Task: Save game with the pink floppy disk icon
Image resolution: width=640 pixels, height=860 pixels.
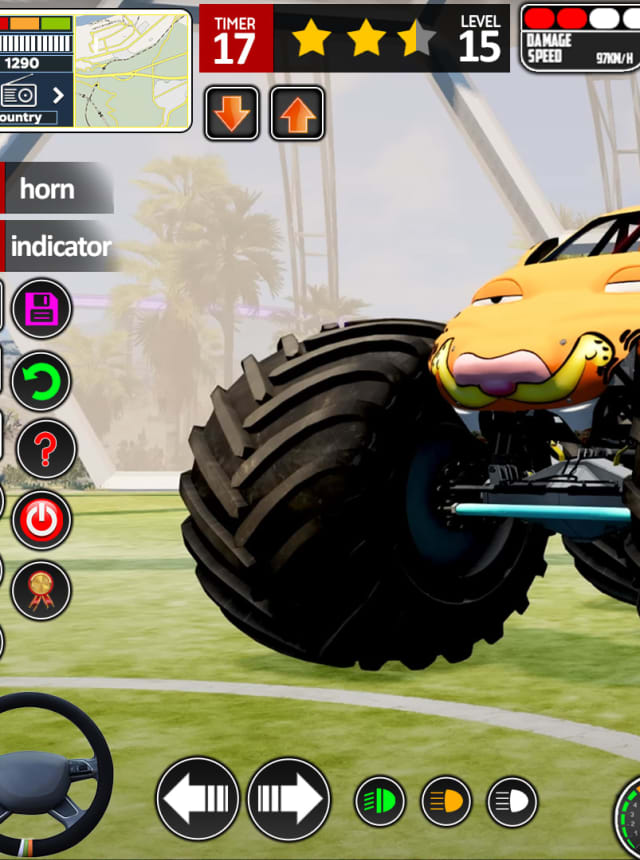Action: tap(42, 309)
